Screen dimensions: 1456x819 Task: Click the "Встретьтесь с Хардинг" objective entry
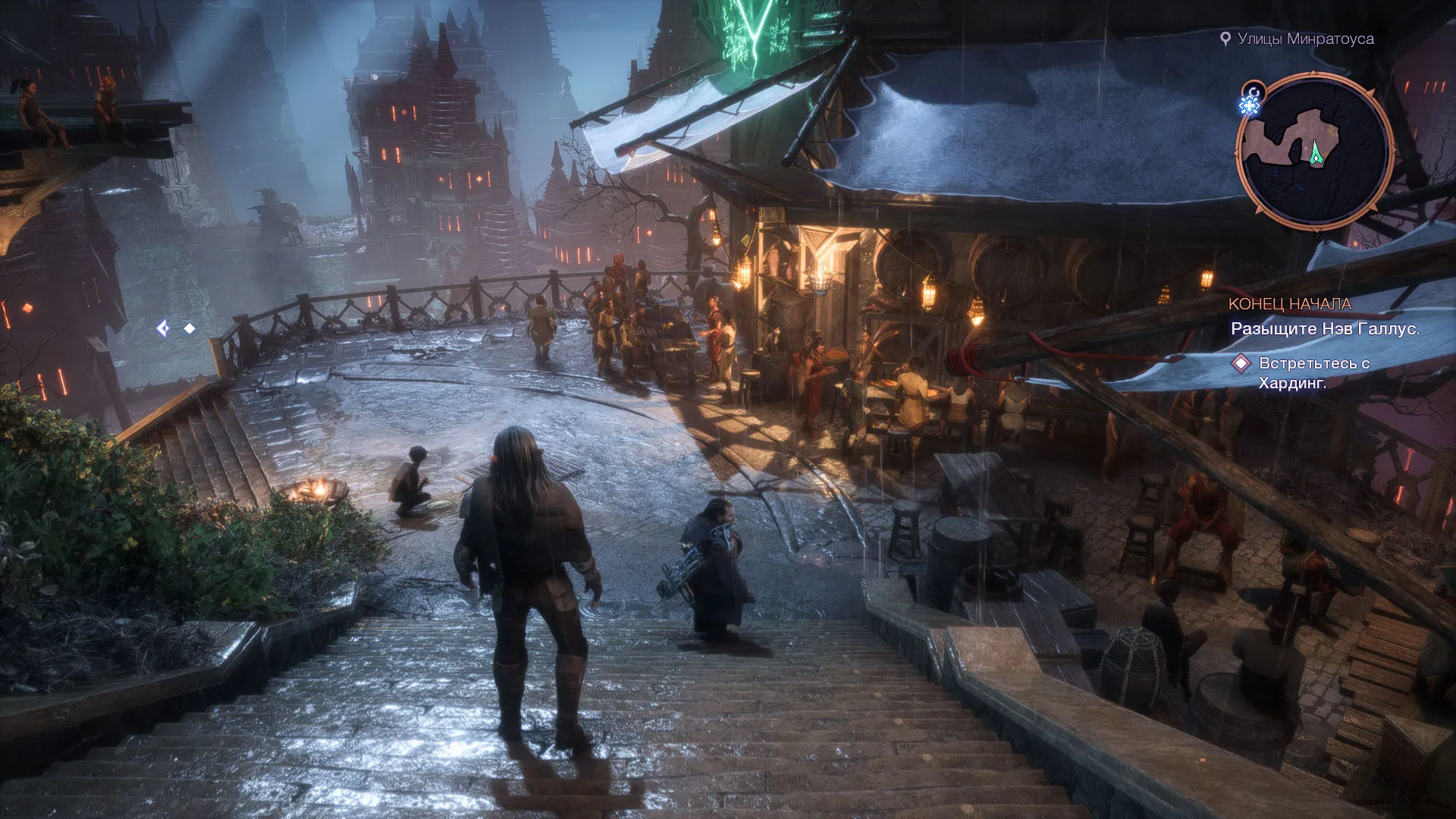point(1313,372)
